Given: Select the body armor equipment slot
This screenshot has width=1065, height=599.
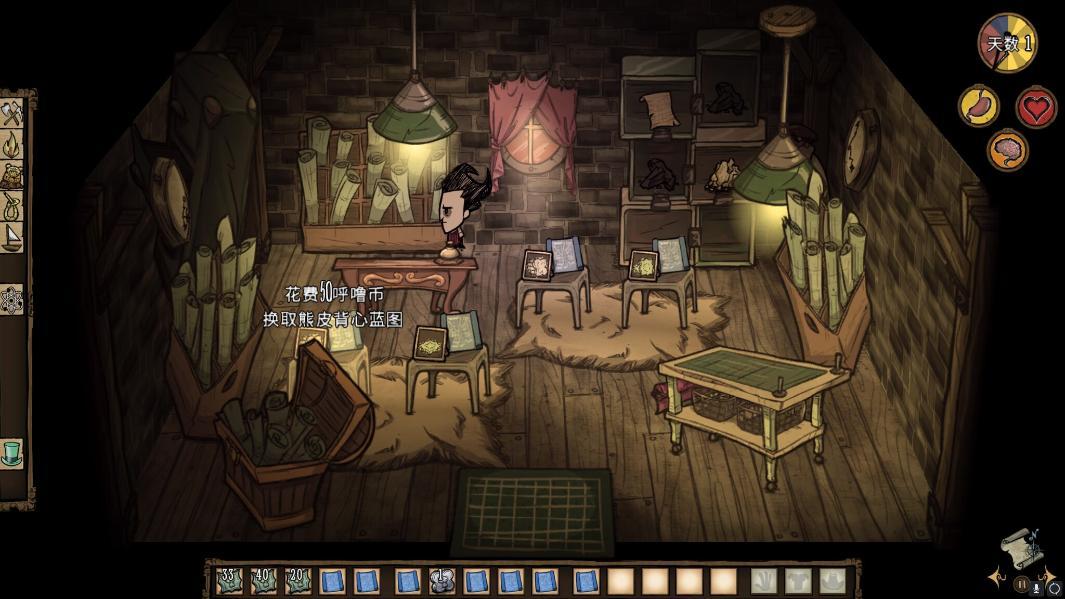Looking at the screenshot, I should tap(799, 580).
